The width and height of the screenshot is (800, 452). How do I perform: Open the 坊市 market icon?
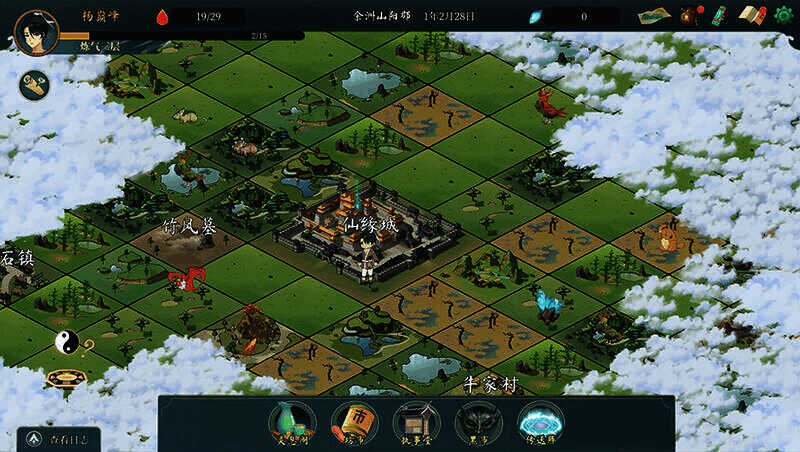click(354, 421)
